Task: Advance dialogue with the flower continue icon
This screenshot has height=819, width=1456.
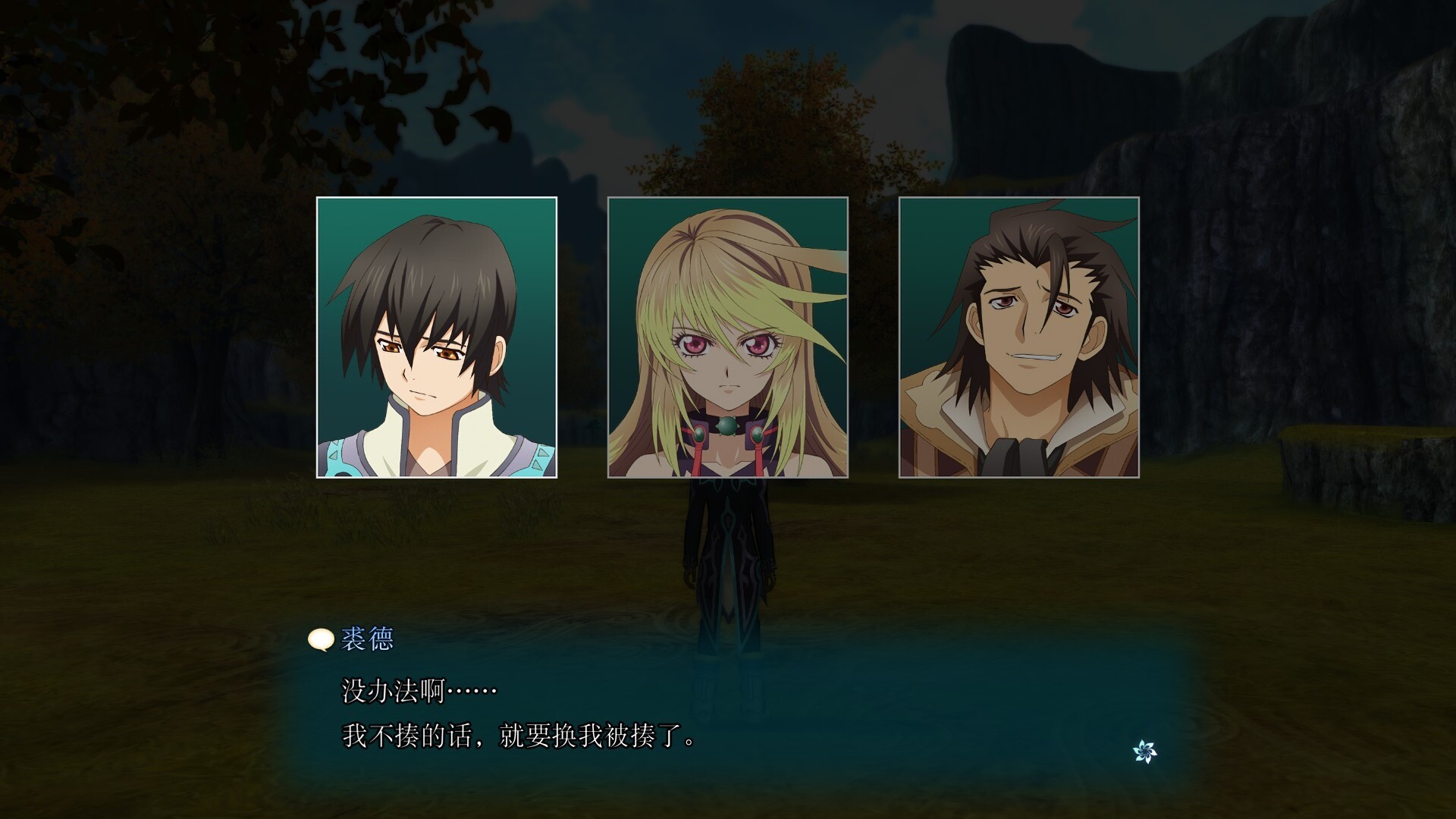Action: (1144, 752)
